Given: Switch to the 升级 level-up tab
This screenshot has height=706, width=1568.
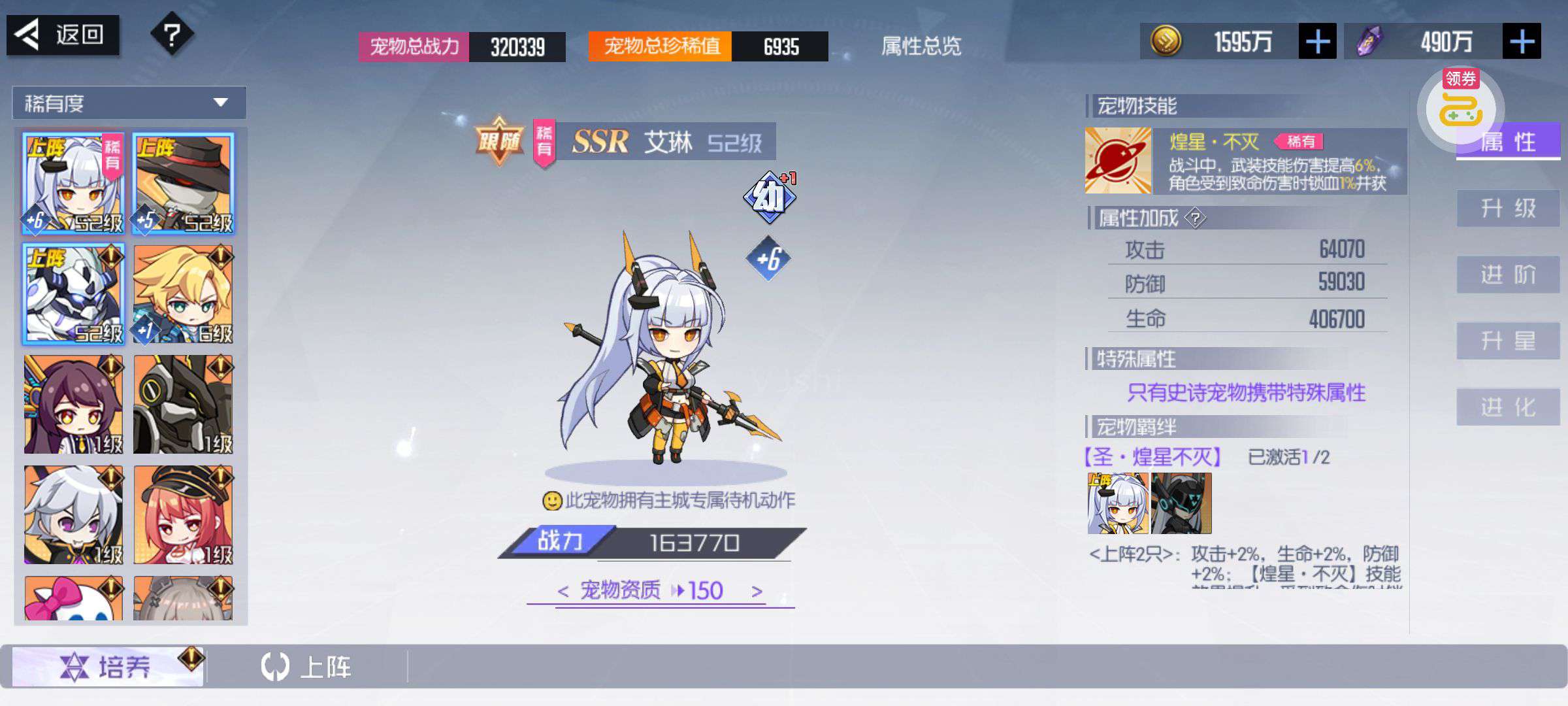Looking at the screenshot, I should [1508, 209].
